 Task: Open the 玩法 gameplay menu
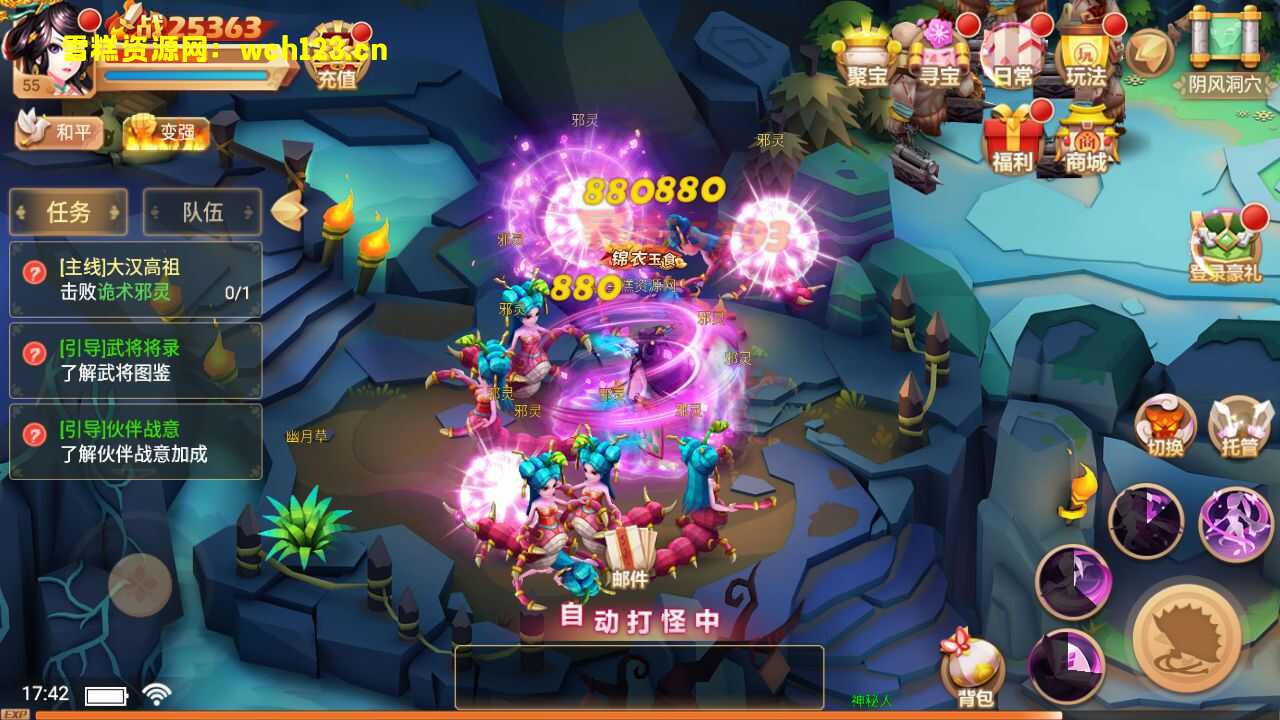tap(1086, 55)
